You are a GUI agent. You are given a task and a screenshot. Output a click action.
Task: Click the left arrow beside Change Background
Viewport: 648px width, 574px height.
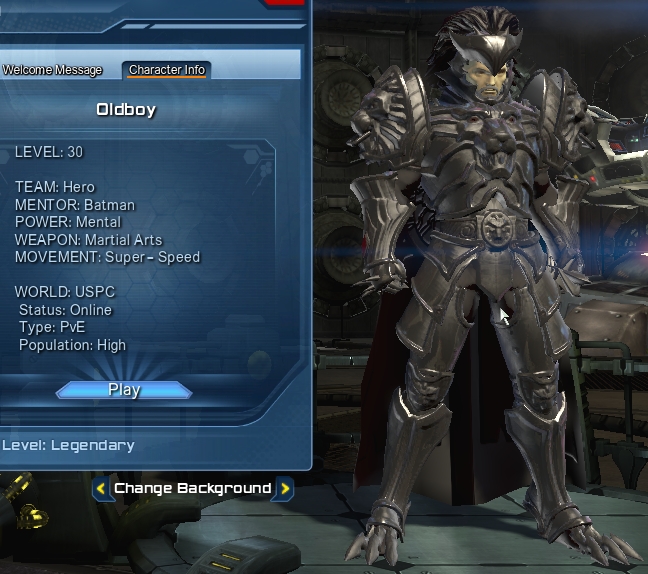[x=101, y=489]
